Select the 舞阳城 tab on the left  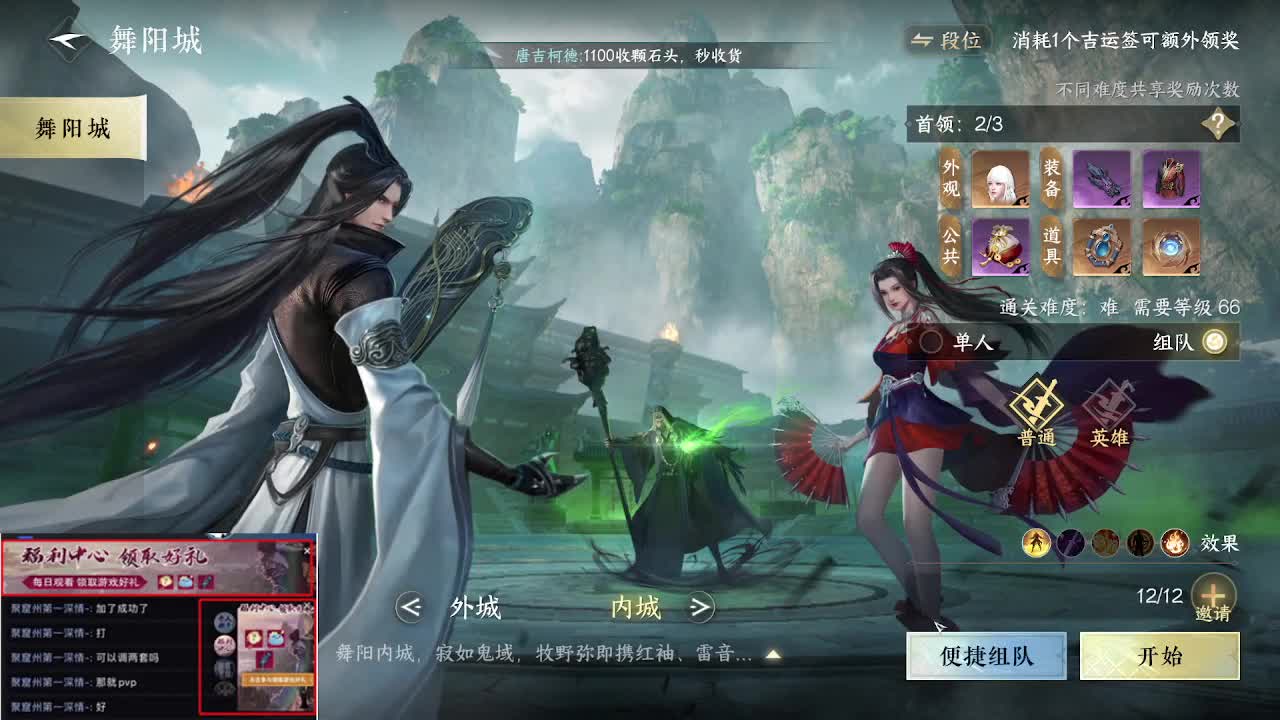point(73,128)
